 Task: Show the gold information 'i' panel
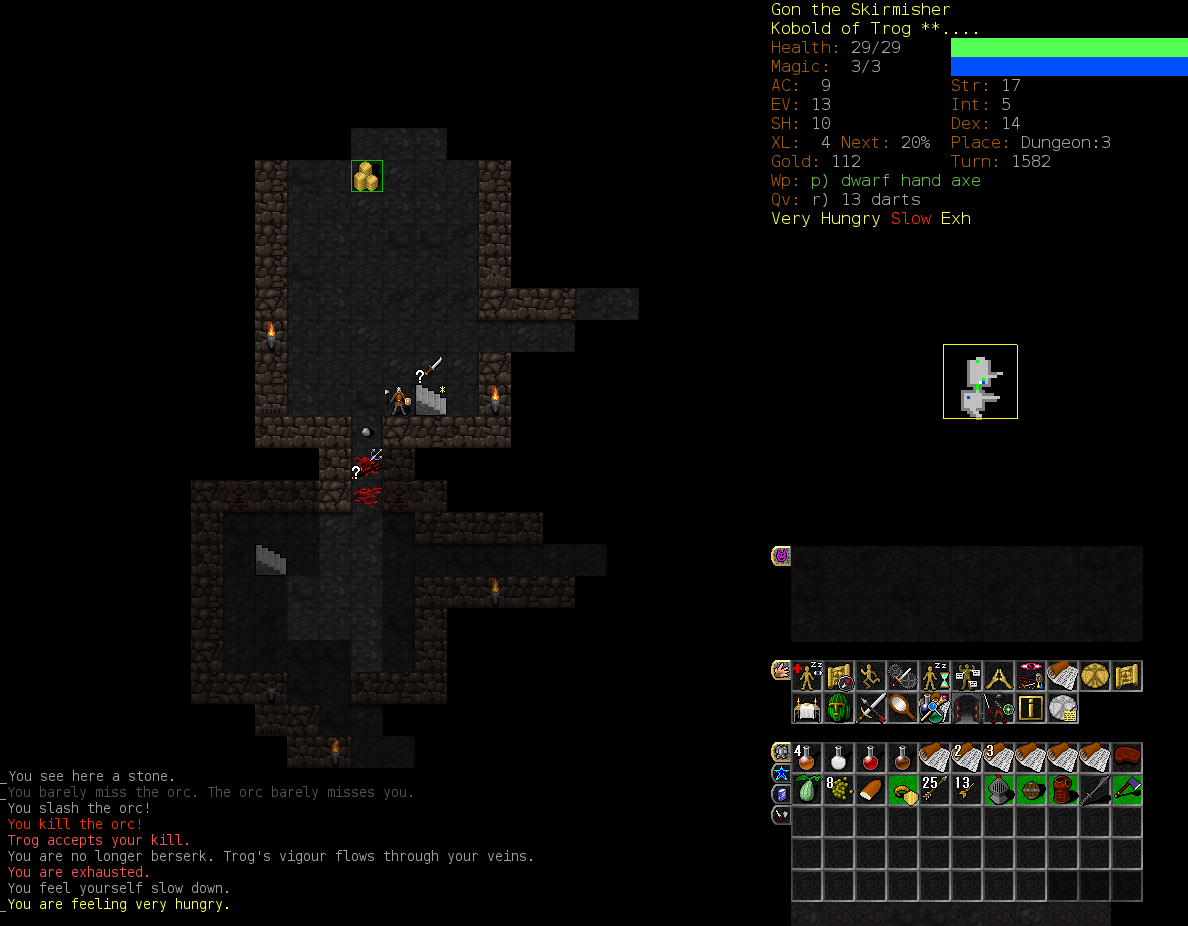[1031, 709]
